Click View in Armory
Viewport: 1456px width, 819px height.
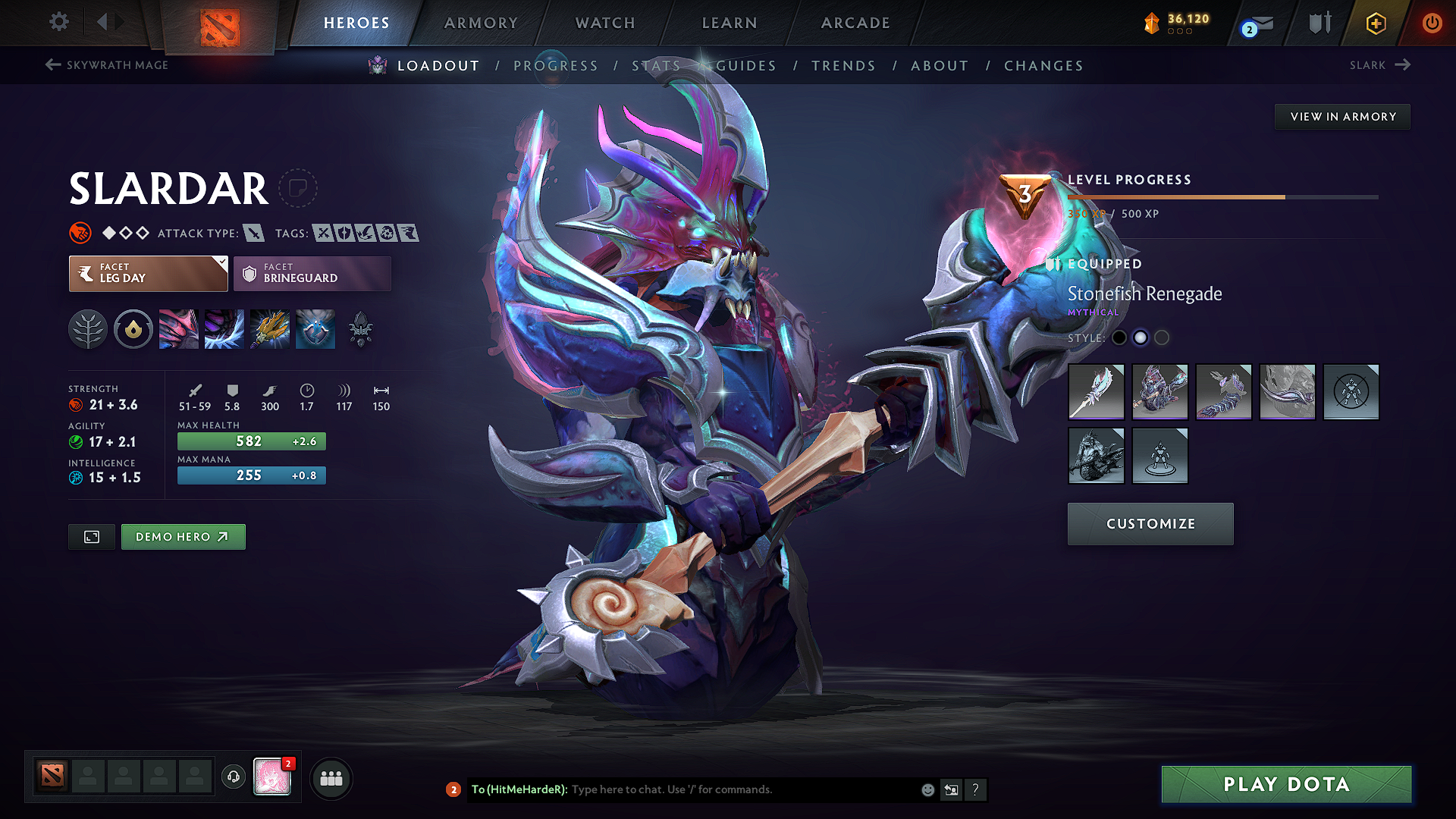tap(1341, 116)
